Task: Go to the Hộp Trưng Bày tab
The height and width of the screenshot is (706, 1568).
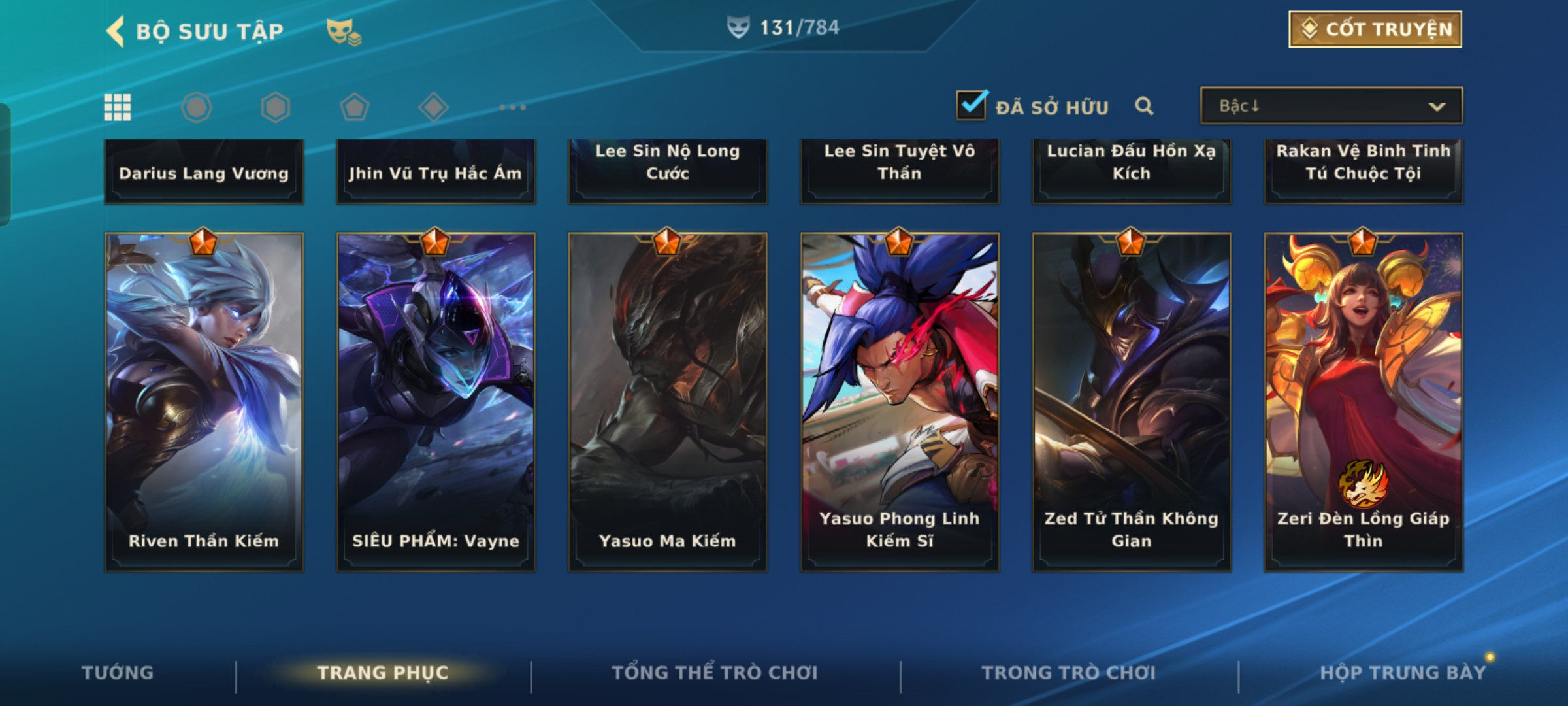Action: [x=1403, y=673]
